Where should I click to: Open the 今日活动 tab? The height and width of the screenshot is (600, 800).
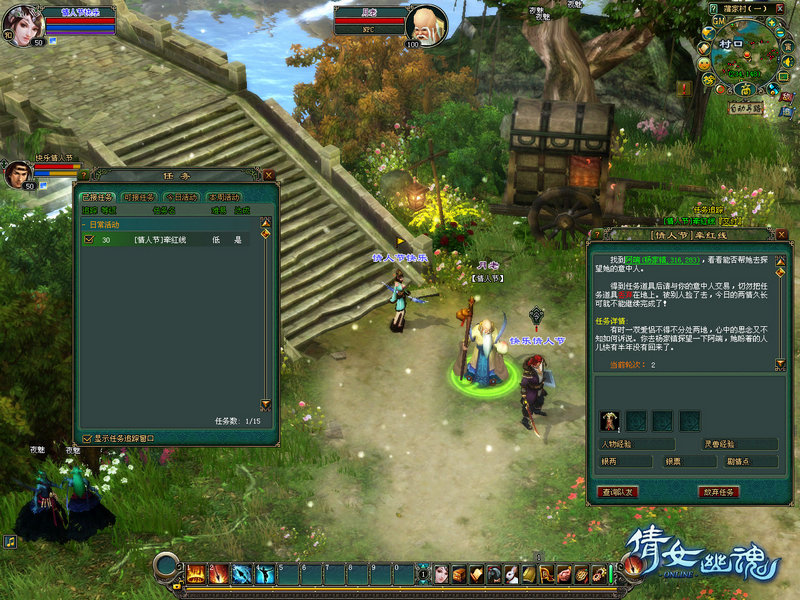tap(181, 197)
